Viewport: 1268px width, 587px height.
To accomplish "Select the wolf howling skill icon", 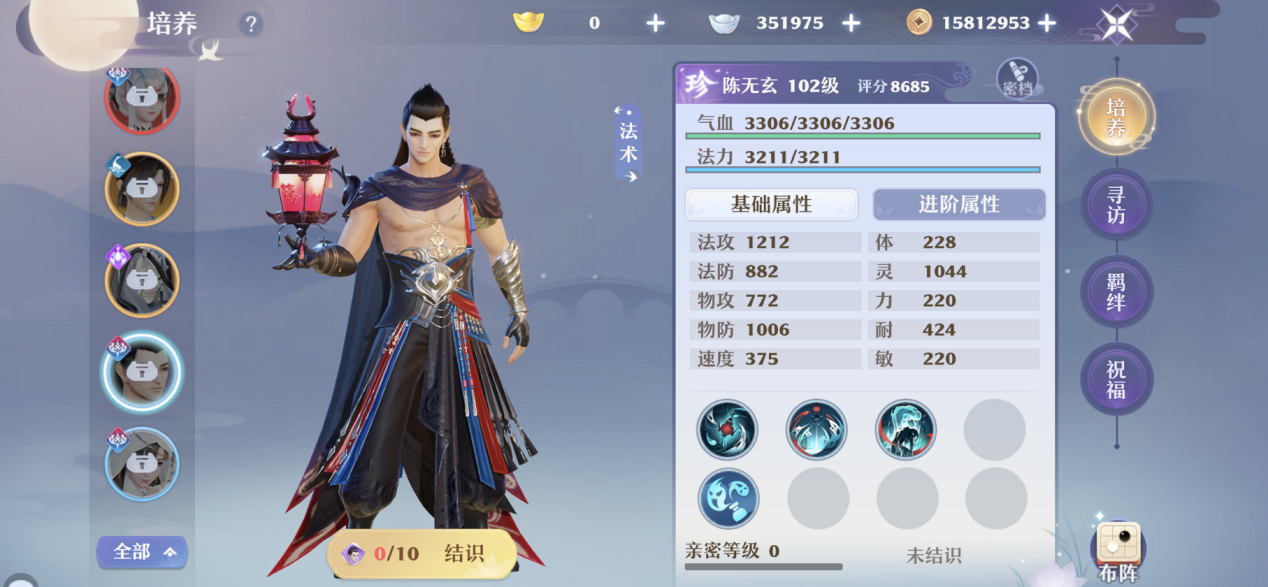I will (x=905, y=429).
